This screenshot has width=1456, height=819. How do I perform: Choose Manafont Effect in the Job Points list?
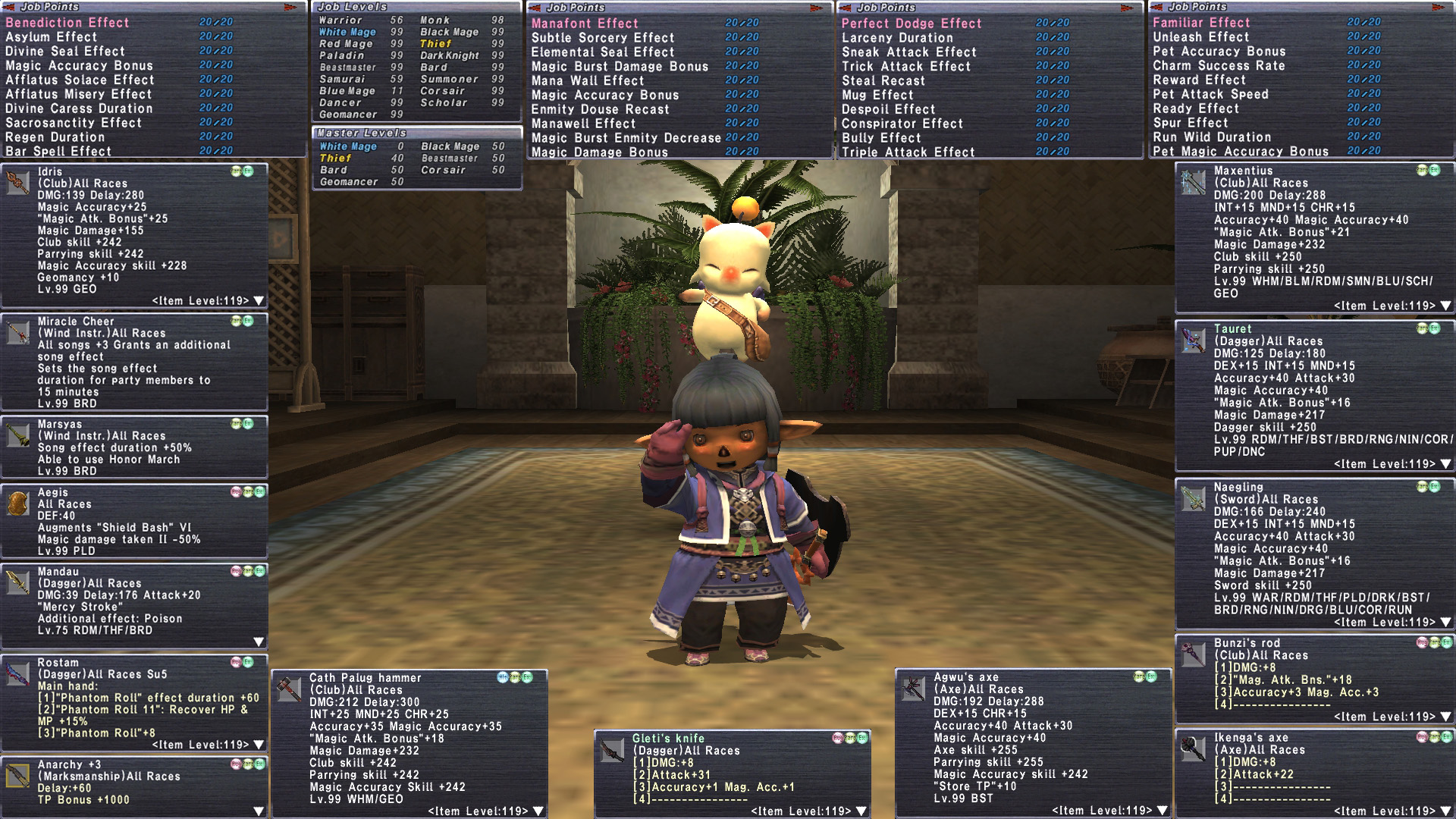pyautogui.click(x=585, y=24)
